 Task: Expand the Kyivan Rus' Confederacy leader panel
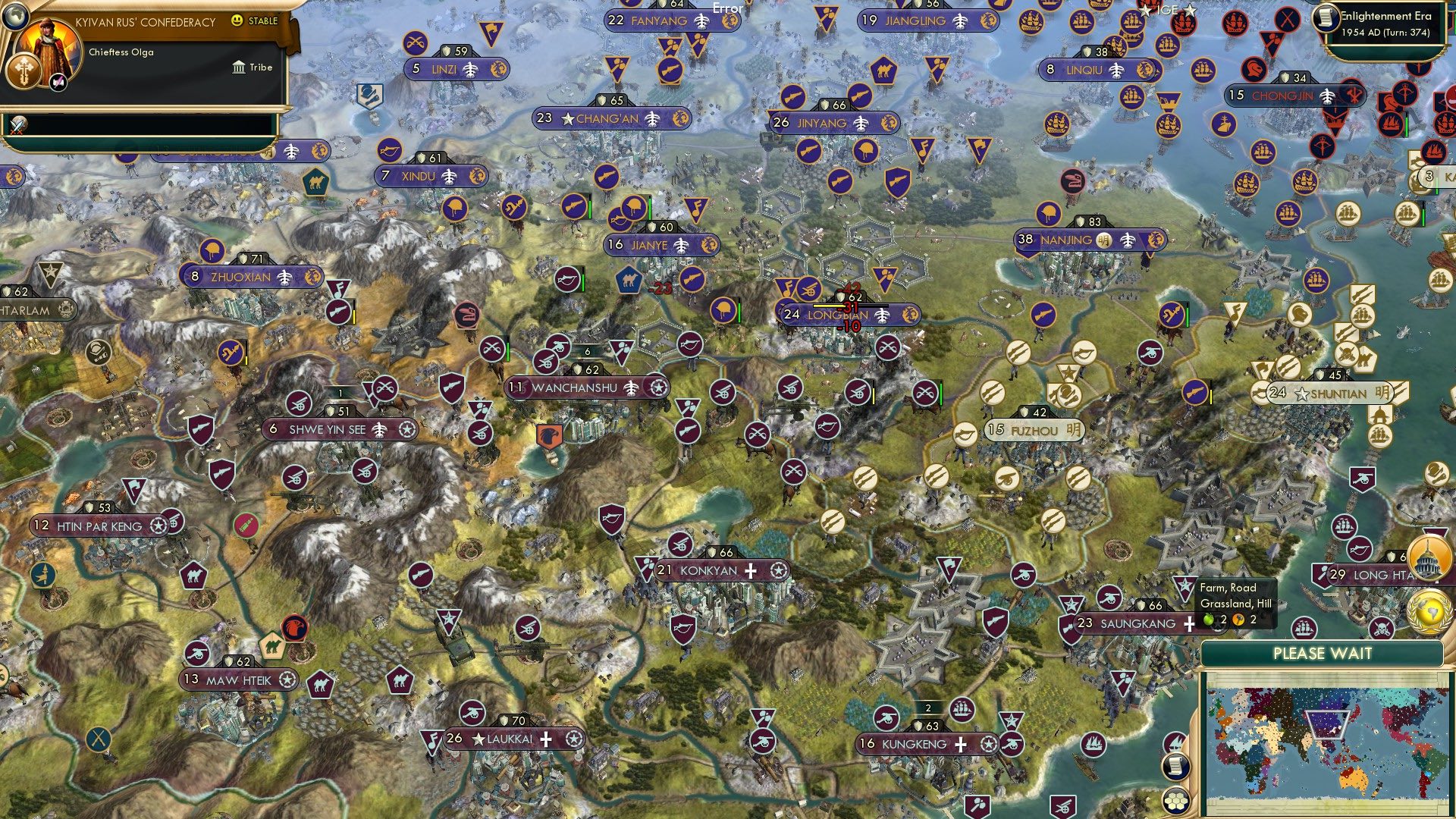pyautogui.click(x=144, y=23)
